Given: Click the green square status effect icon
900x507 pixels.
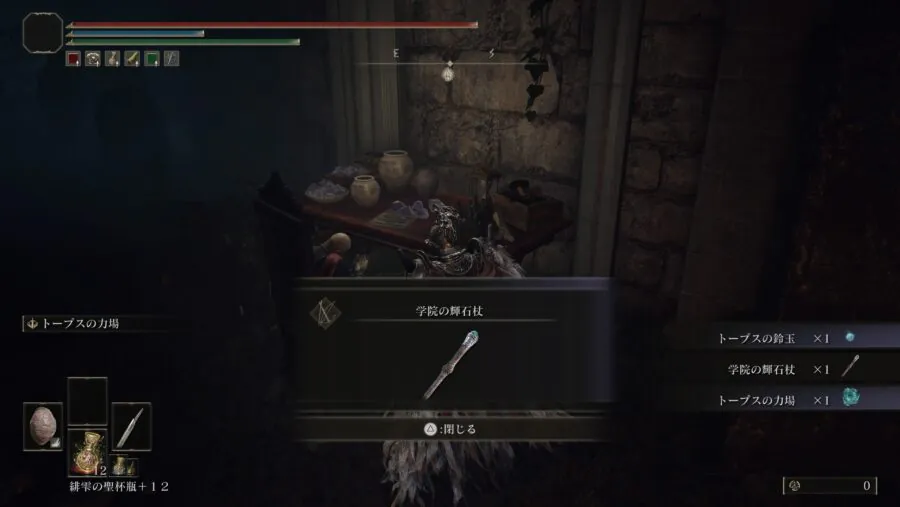Looking at the screenshot, I should pos(151,59).
